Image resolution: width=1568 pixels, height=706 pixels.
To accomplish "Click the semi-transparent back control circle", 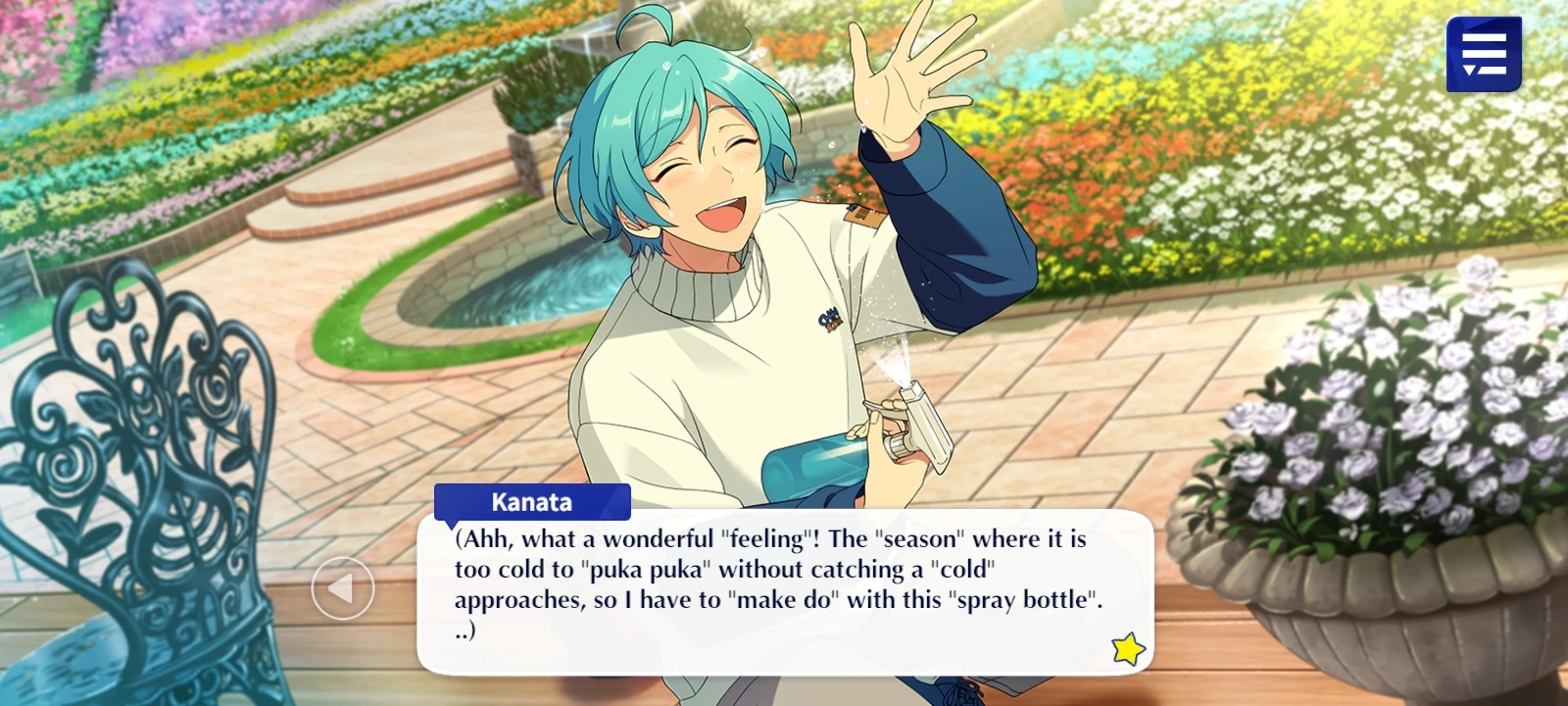I will [344, 589].
